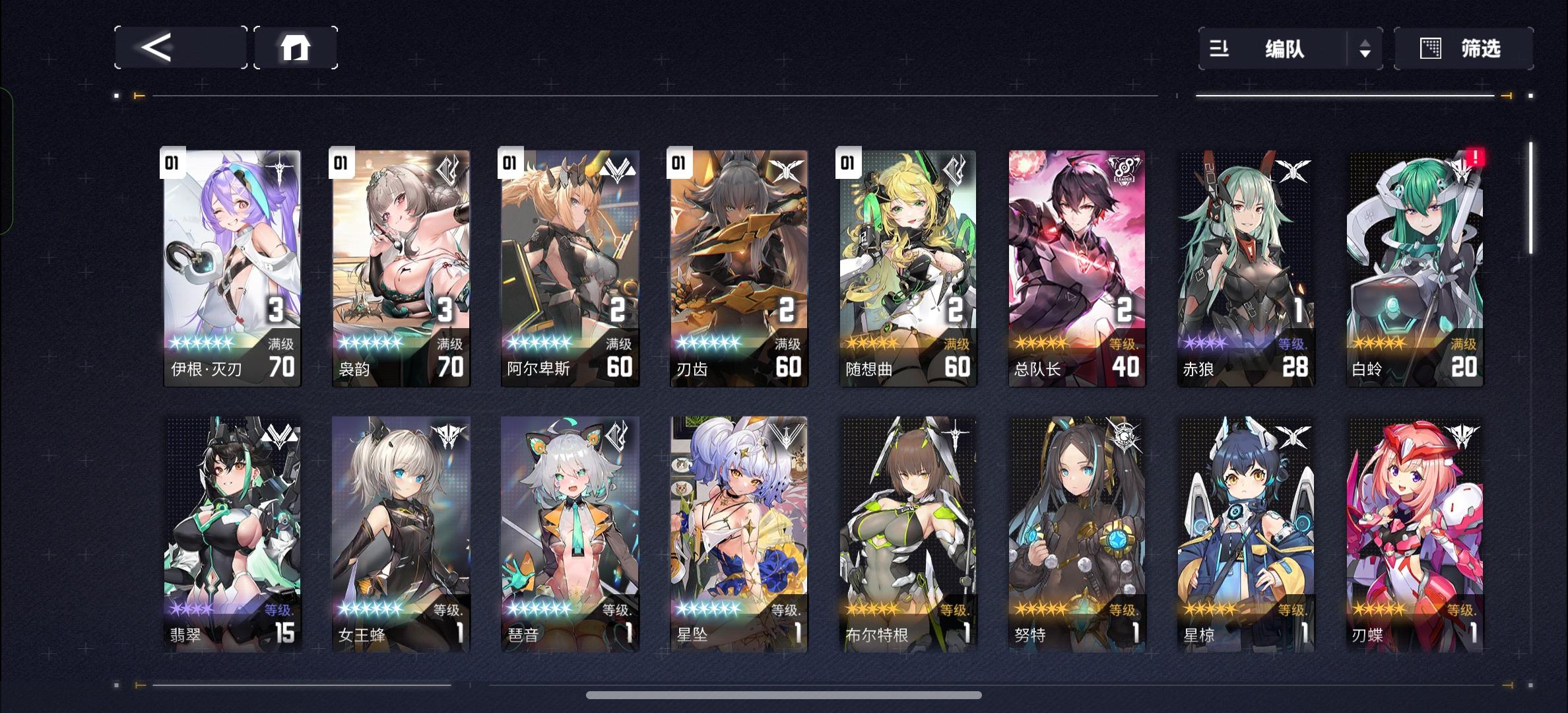Tap the home icon in the top bar
1568x713 pixels.
point(295,48)
